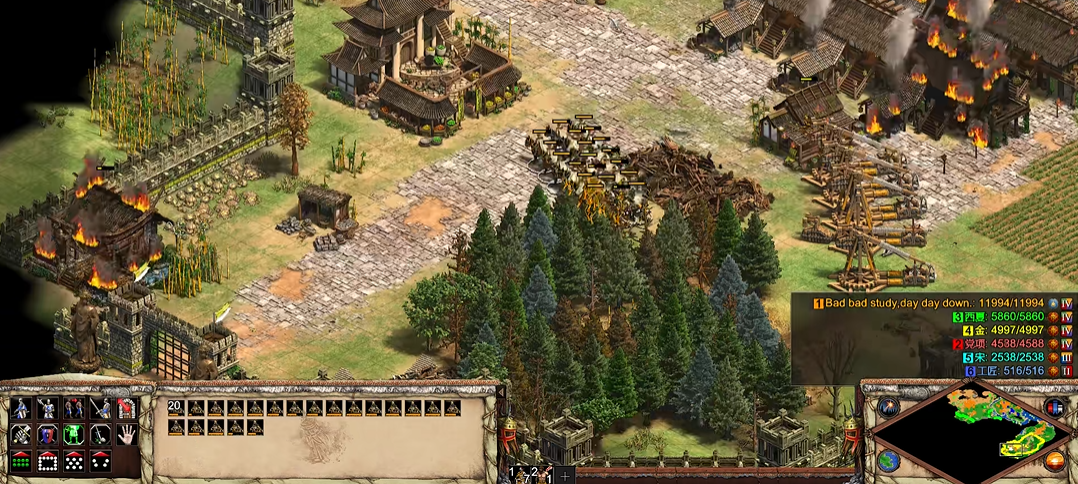Screen dimensions: 1078x484
Task: Click the plus button to add a control group
Action: tap(565, 474)
